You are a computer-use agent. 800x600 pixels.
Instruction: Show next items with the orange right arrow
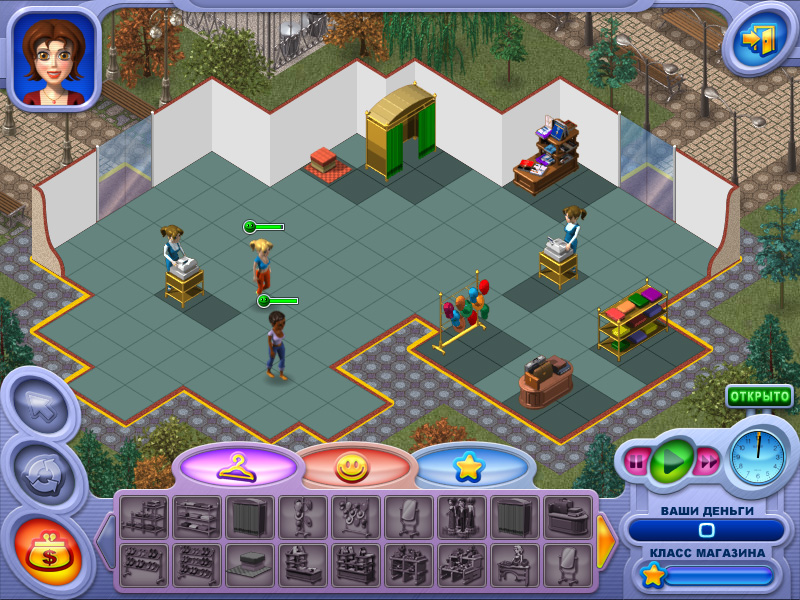(x=606, y=541)
